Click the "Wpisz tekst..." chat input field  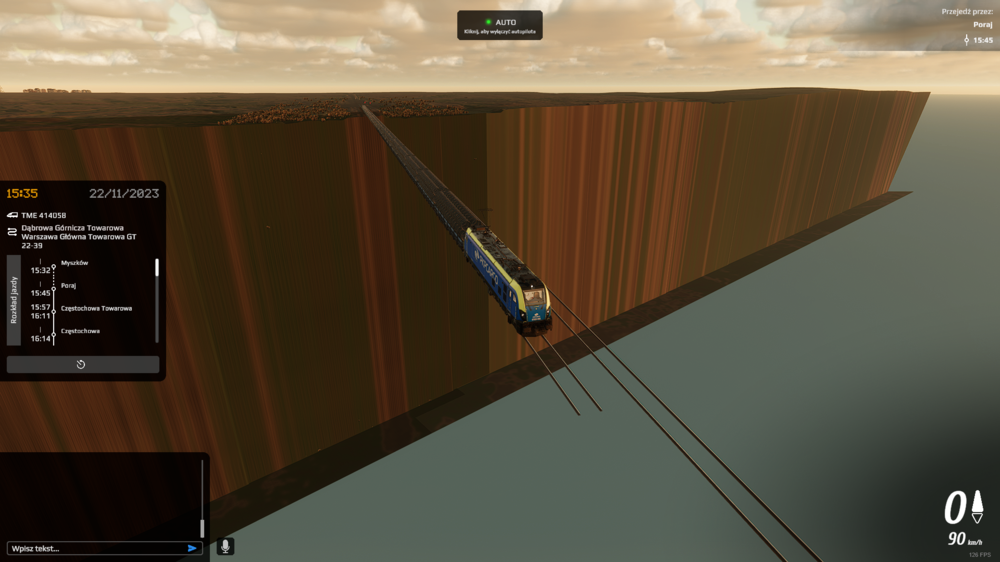click(95, 548)
